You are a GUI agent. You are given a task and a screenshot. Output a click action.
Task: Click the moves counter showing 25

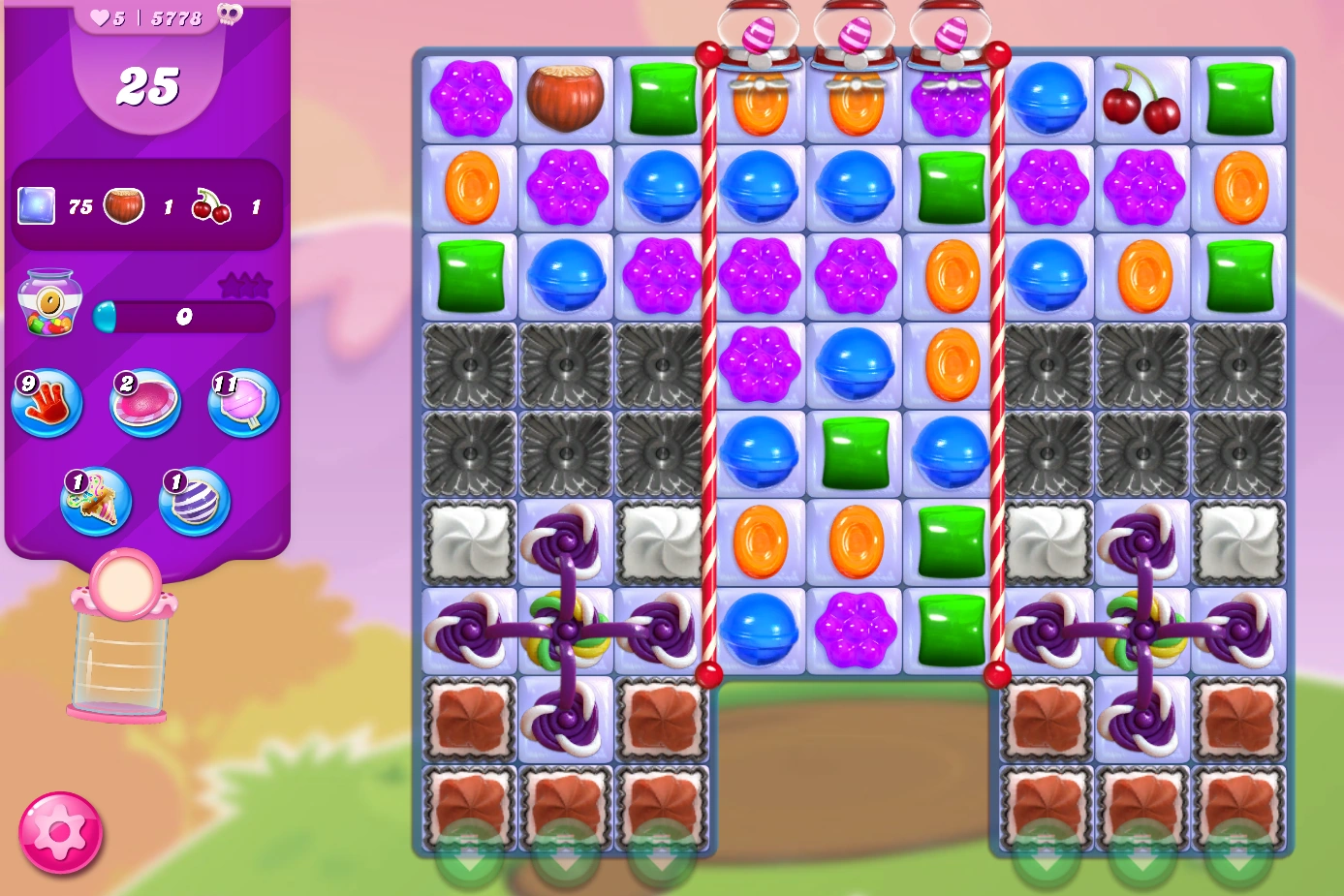pyautogui.click(x=149, y=84)
